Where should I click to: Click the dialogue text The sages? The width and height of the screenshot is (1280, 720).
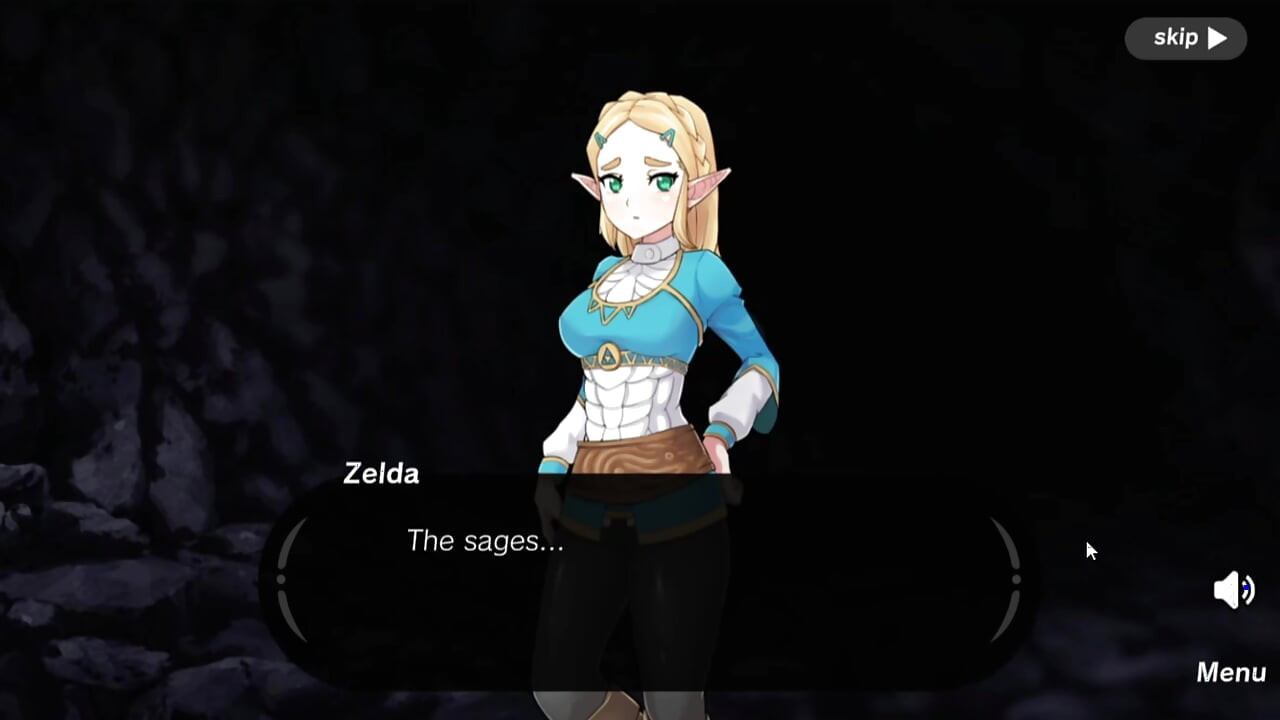point(487,541)
